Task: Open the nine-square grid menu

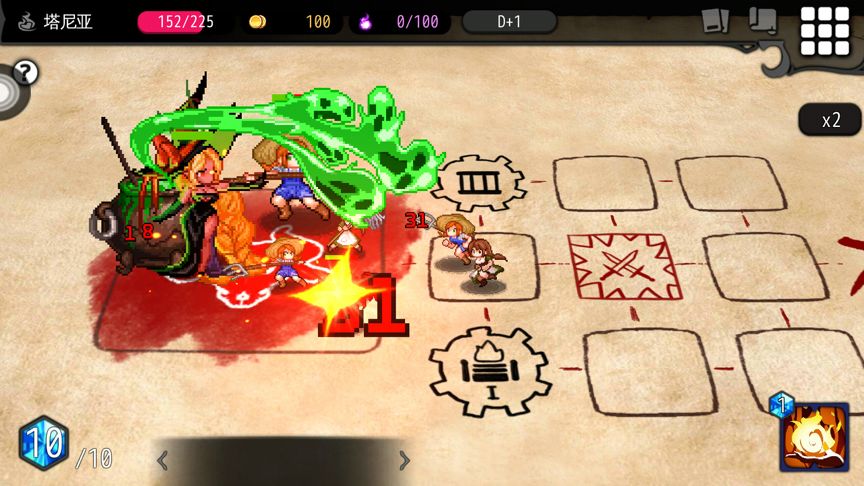Action: tap(825, 31)
